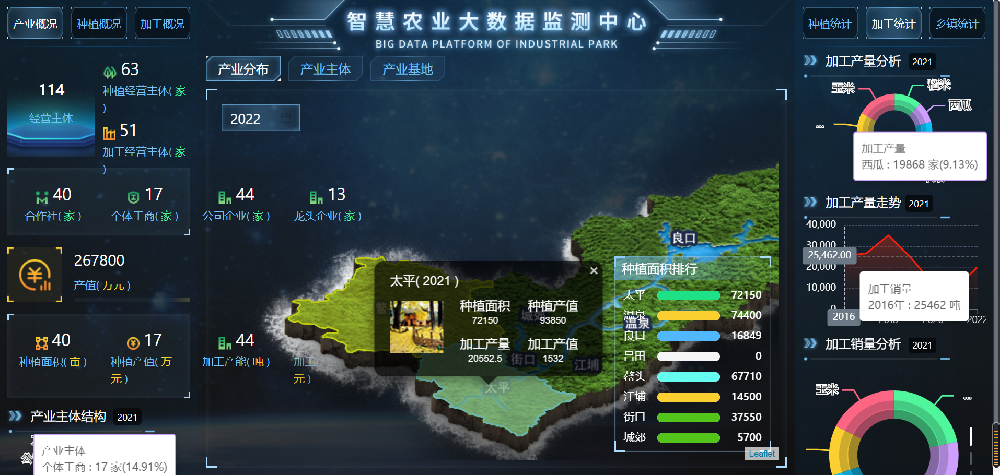
Task: Click the 西瓜 slice label in 加工产量分析
Action: click(959, 104)
